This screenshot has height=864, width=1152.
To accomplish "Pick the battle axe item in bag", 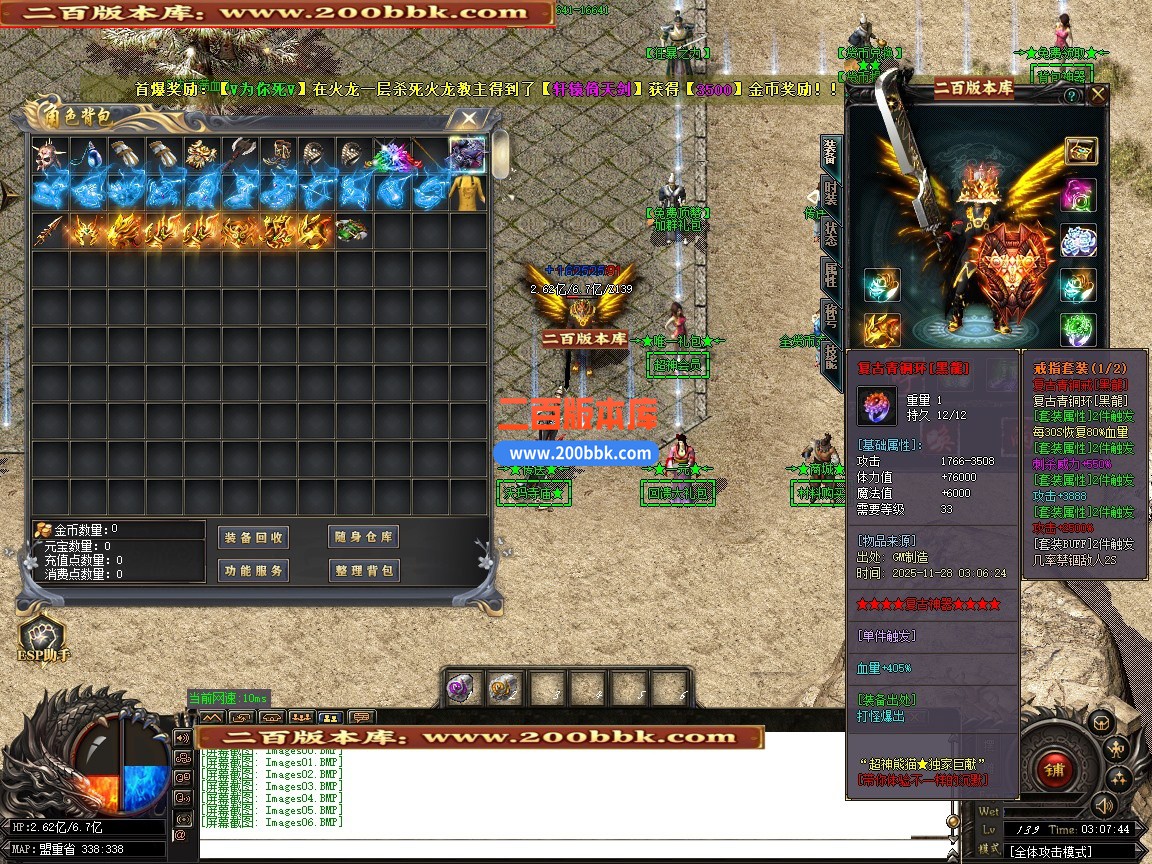I will coord(240,155).
